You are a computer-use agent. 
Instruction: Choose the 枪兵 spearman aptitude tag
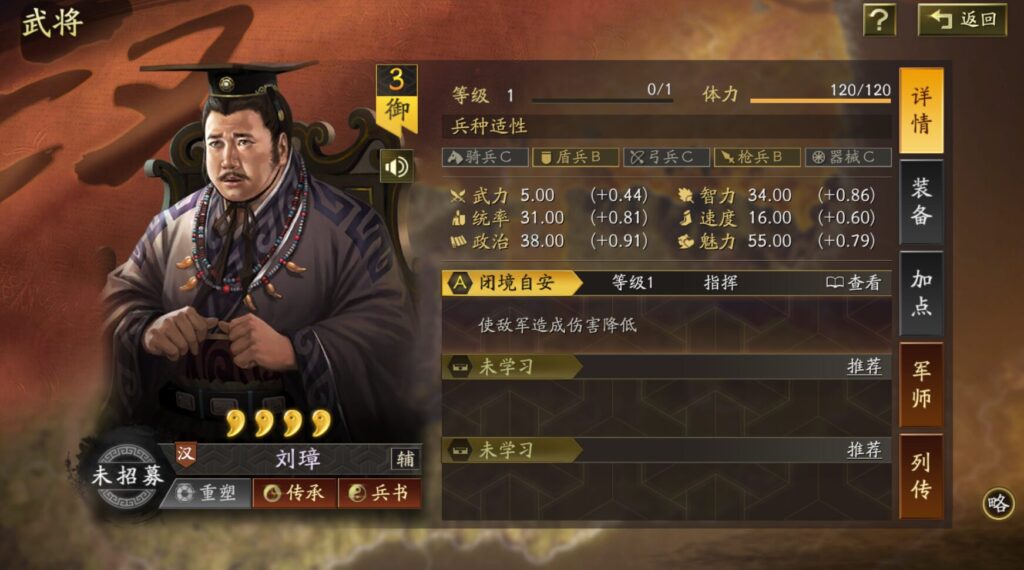pyautogui.click(x=757, y=157)
